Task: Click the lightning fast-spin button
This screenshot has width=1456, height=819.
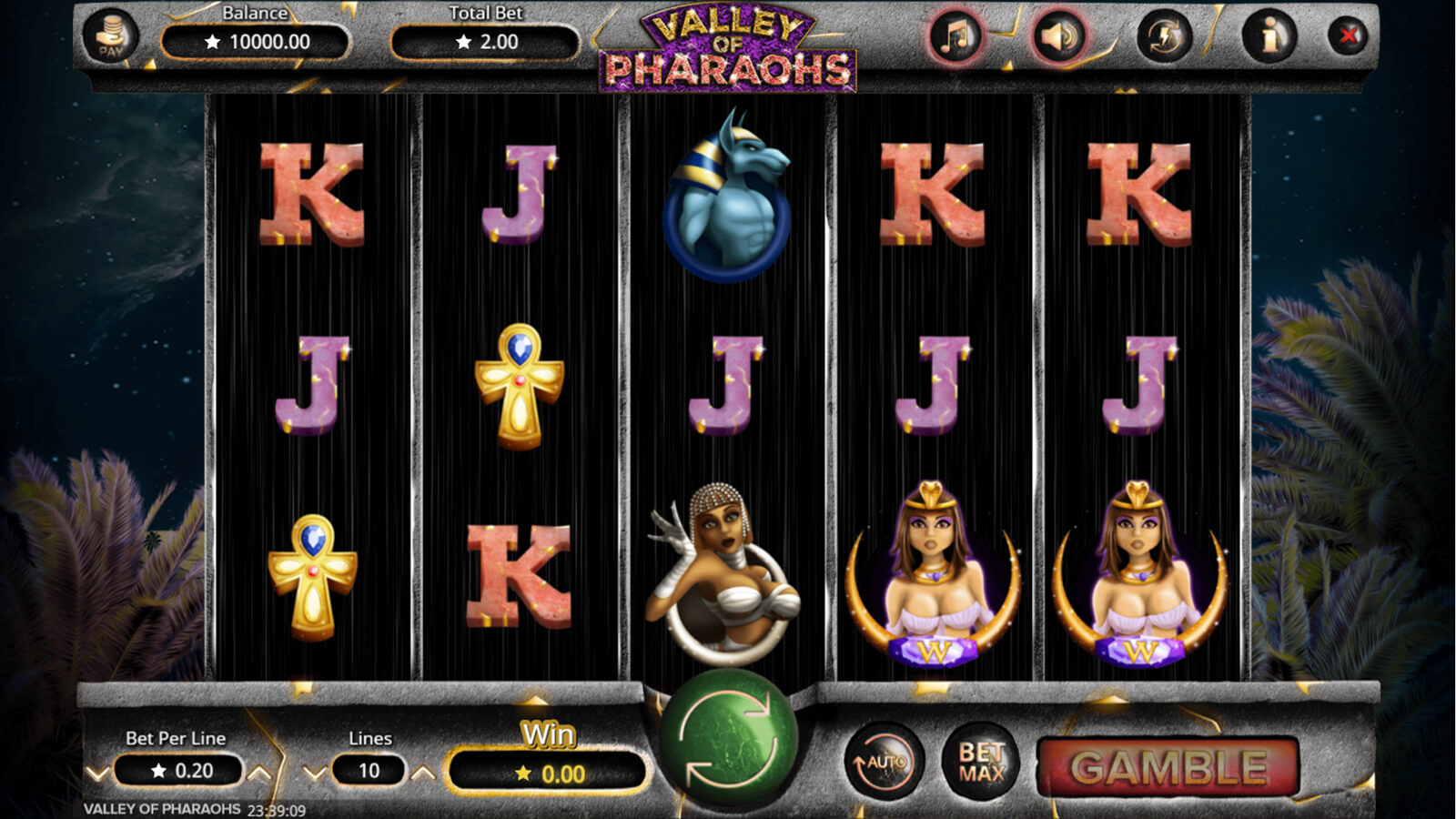Action: pos(1165,37)
